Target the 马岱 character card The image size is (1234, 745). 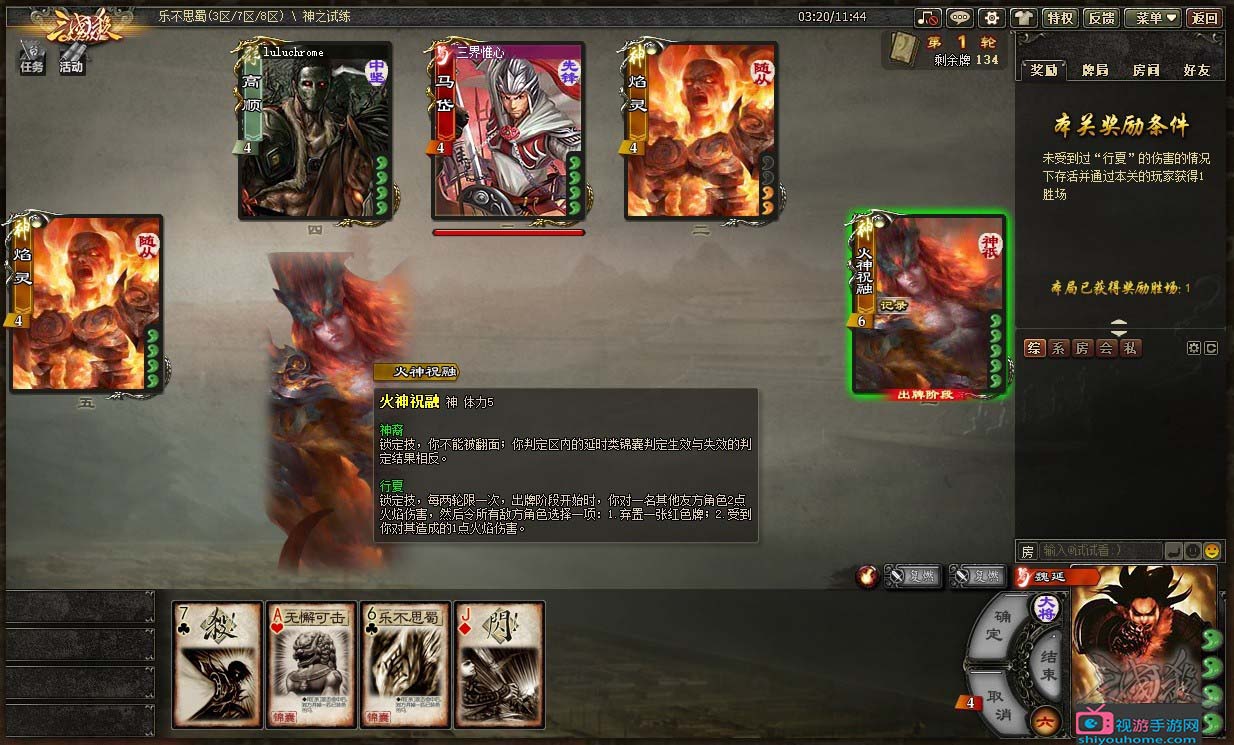coord(507,130)
